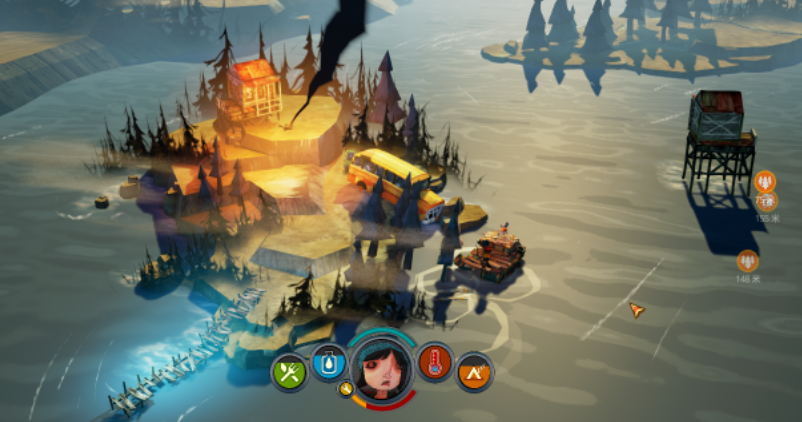The width and height of the screenshot is (802, 422).
Task: Check the red thermometer temperature icon
Action: [435, 362]
